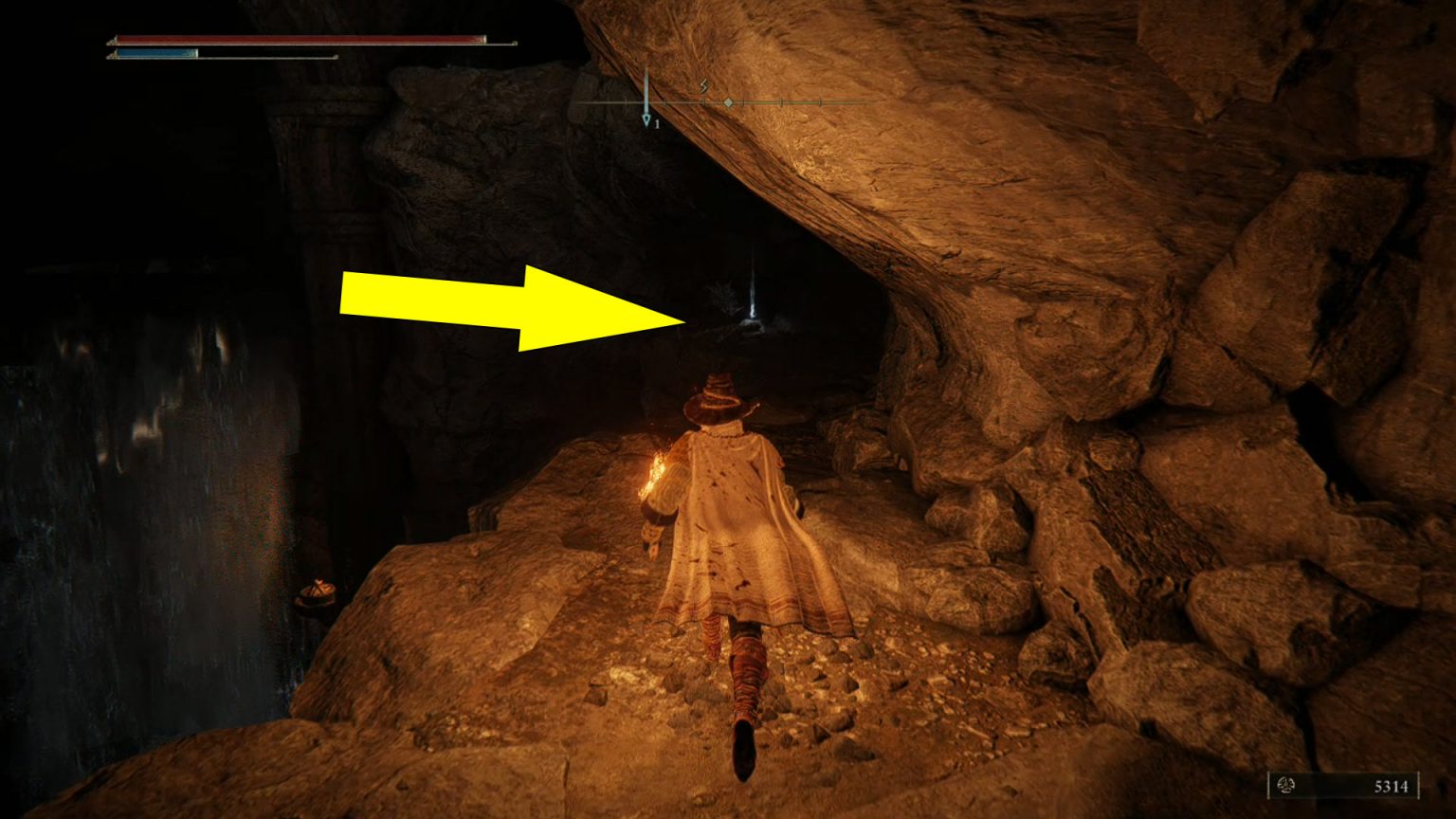Screen dimensions: 1456x819
Task: Toggle the red HP bar at top left
Action: coord(294,40)
